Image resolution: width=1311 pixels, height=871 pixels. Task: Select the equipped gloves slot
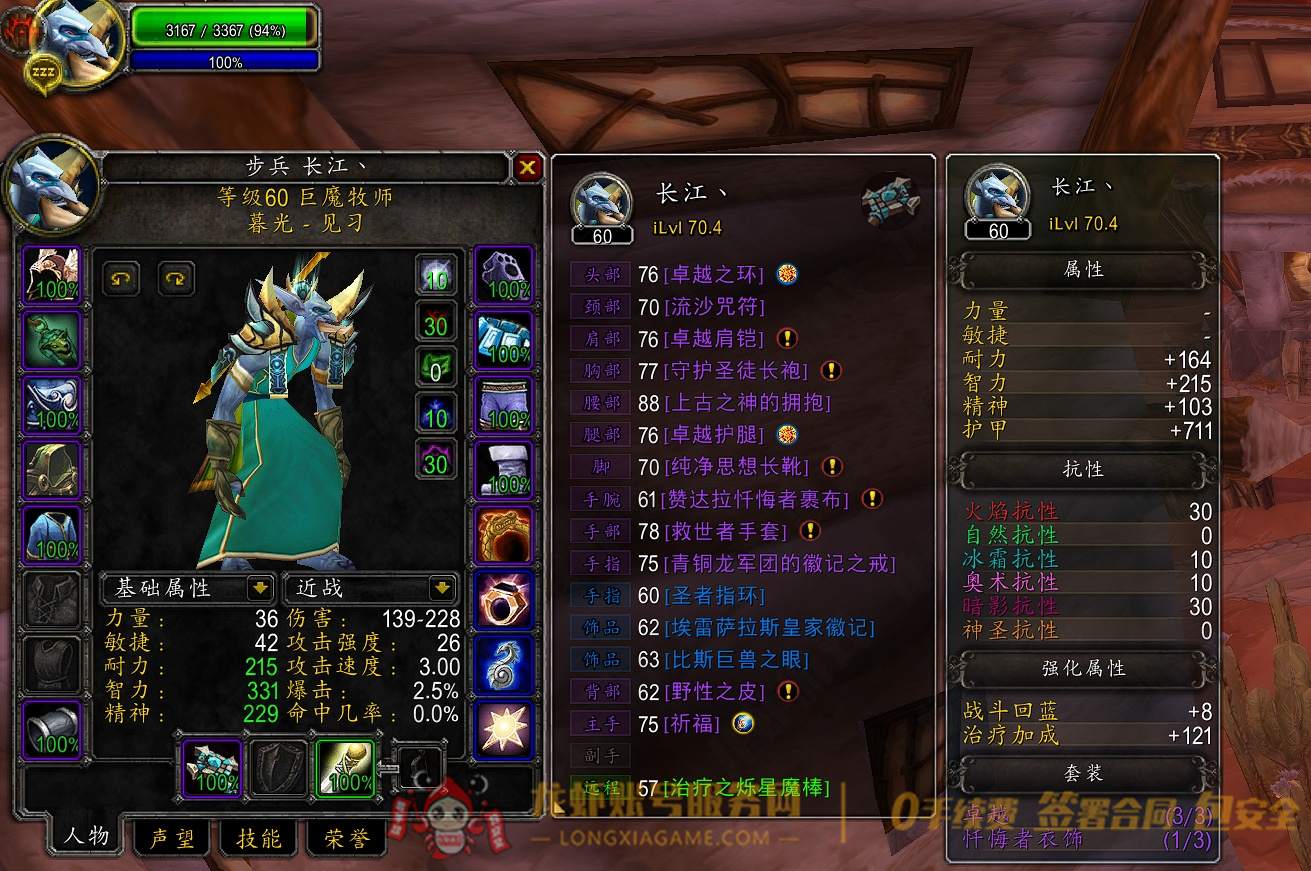point(502,274)
